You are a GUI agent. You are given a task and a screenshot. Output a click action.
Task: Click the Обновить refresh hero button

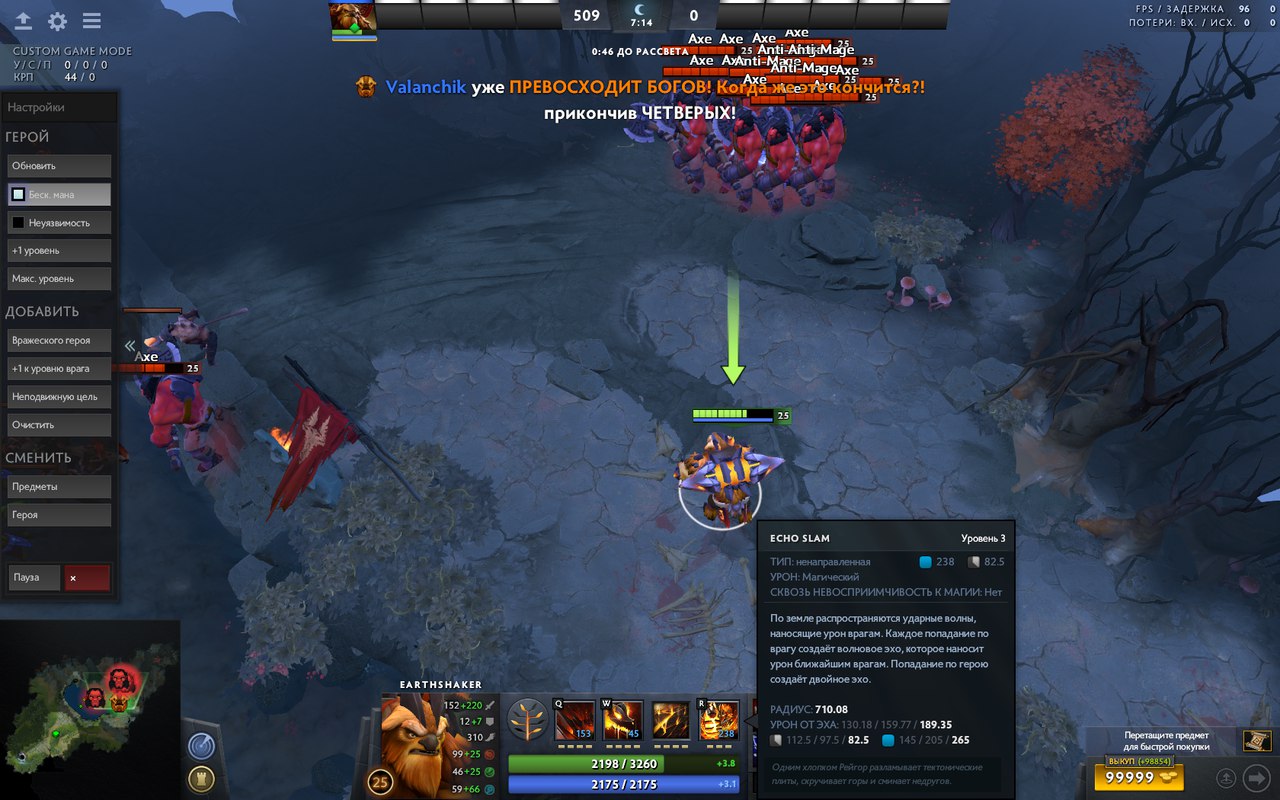(x=58, y=166)
